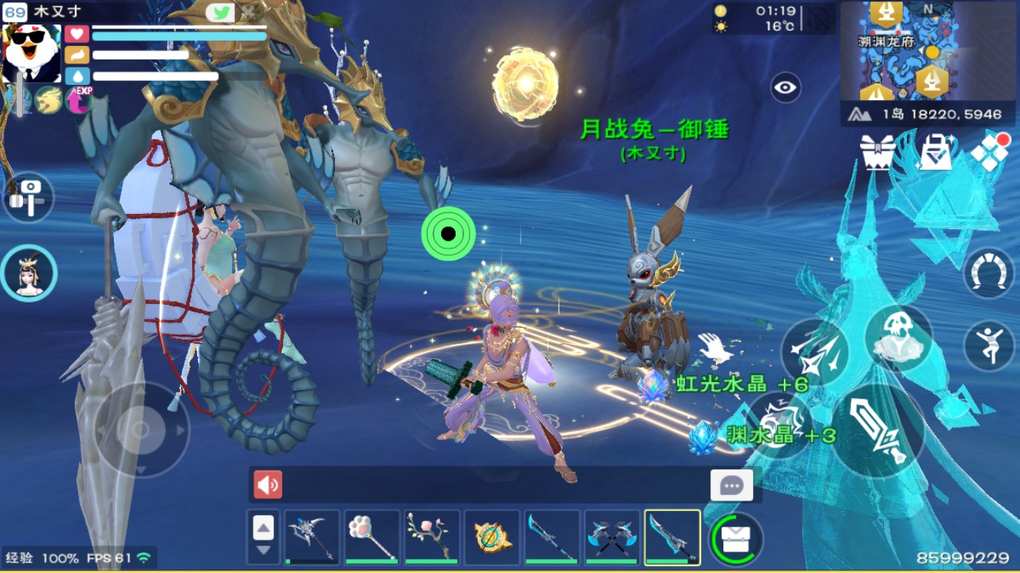1020x573 pixels.
Task: Select the highlighted blue greatsword slot
Action: pyautogui.click(x=671, y=537)
